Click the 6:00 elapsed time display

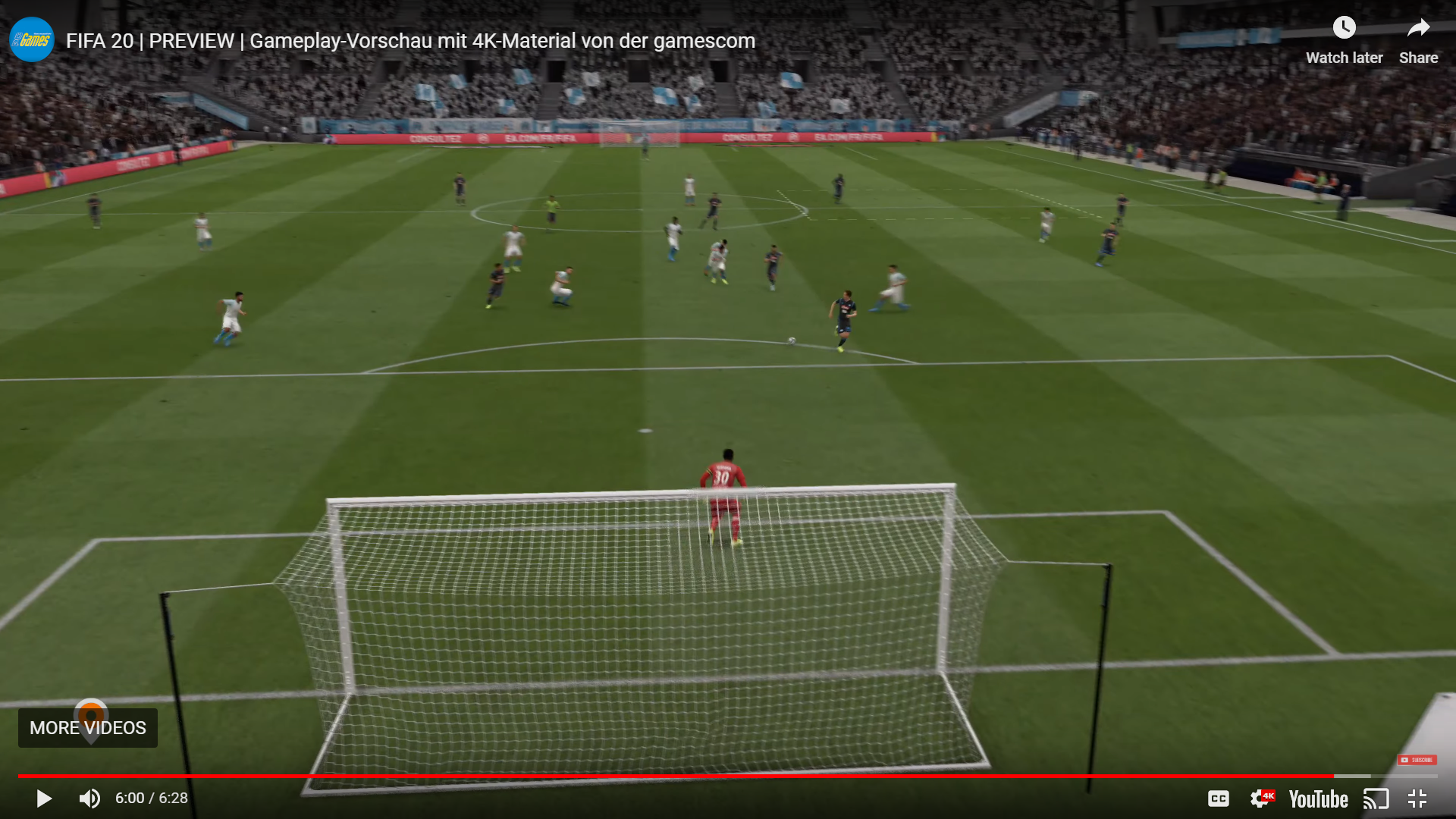coord(129,798)
